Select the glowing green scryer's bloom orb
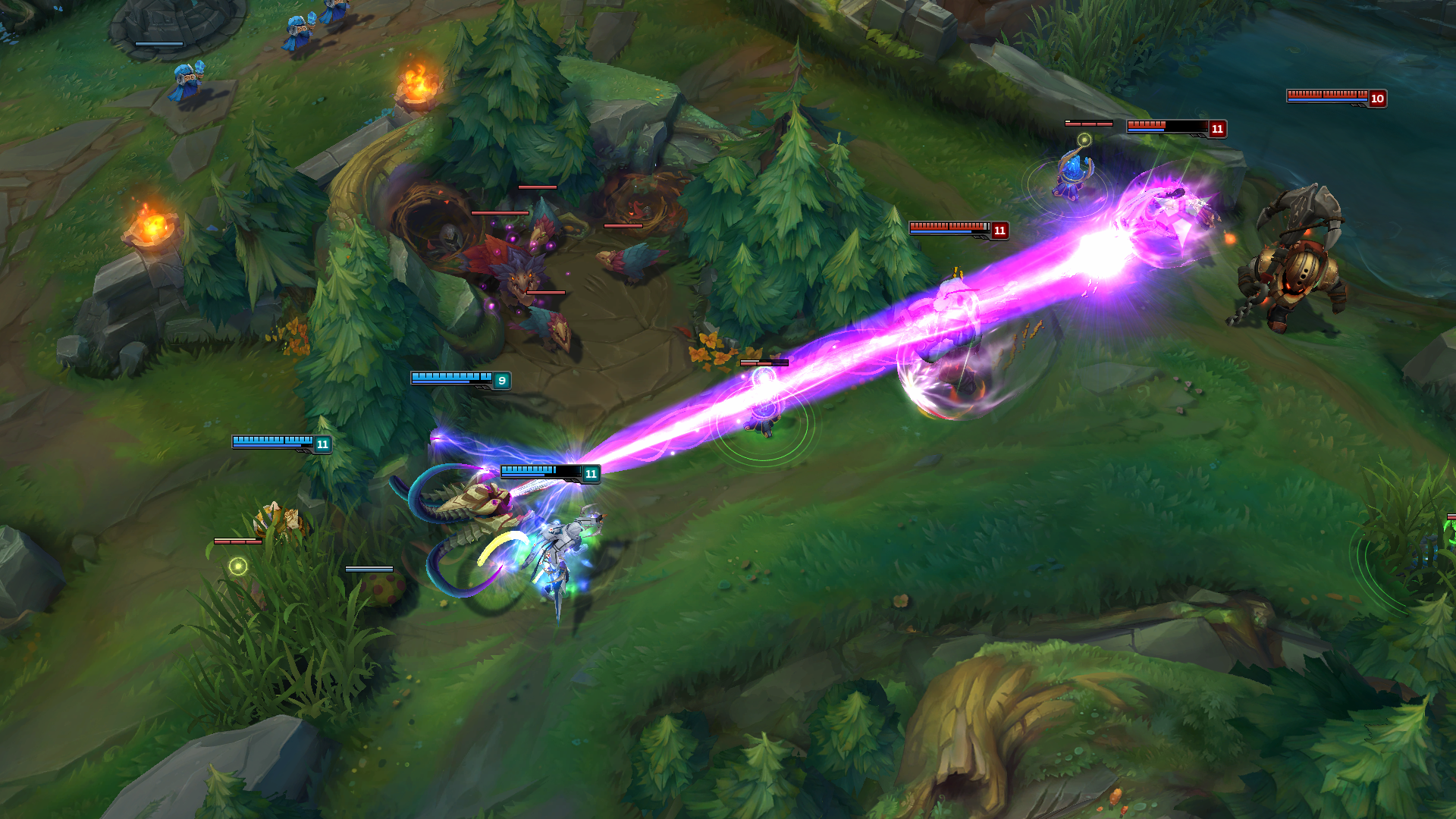Image resolution: width=1456 pixels, height=819 pixels. [x=240, y=564]
